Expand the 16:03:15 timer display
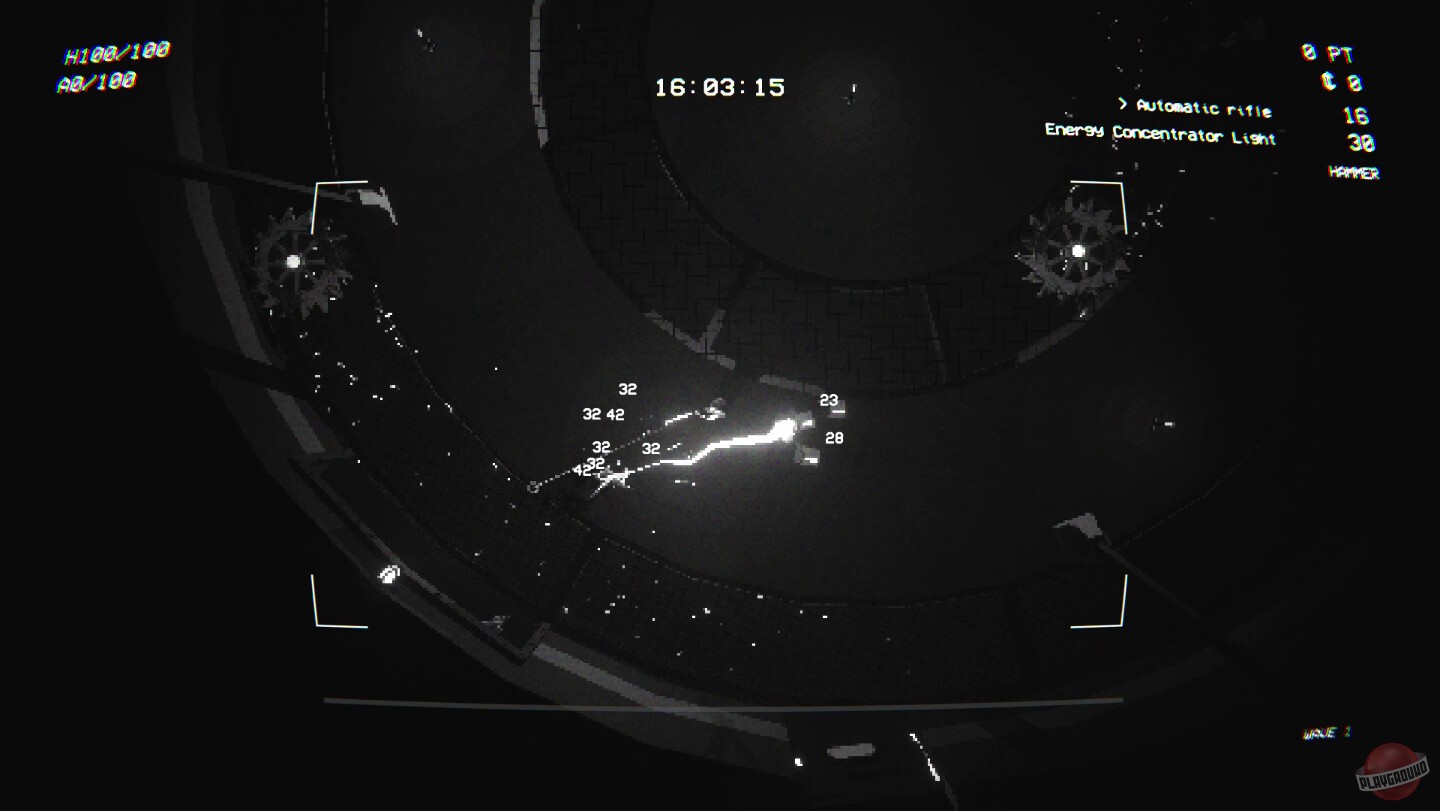 point(720,85)
